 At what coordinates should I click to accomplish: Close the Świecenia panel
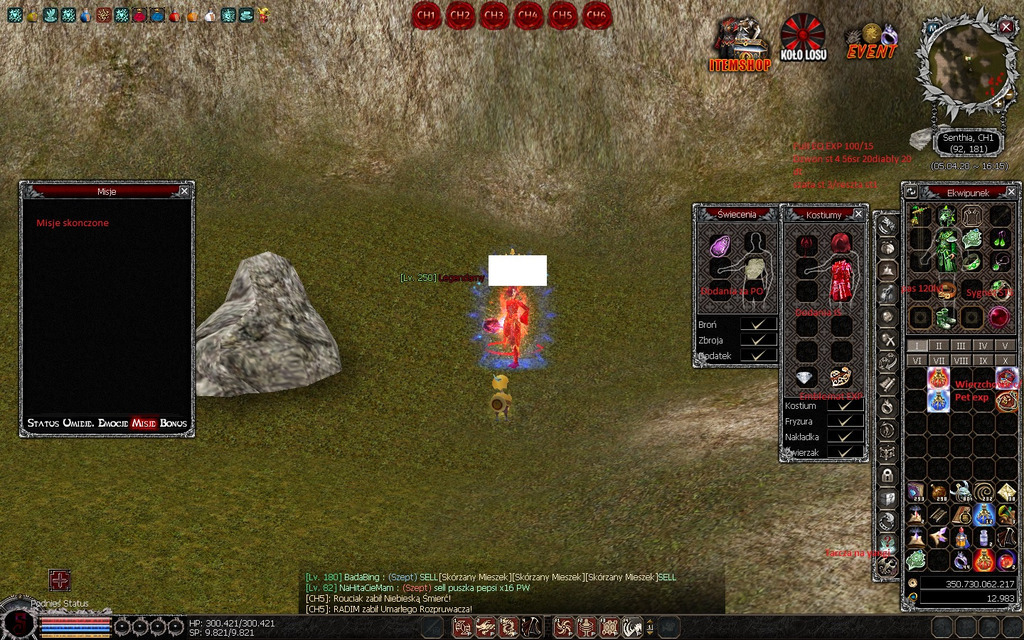773,213
